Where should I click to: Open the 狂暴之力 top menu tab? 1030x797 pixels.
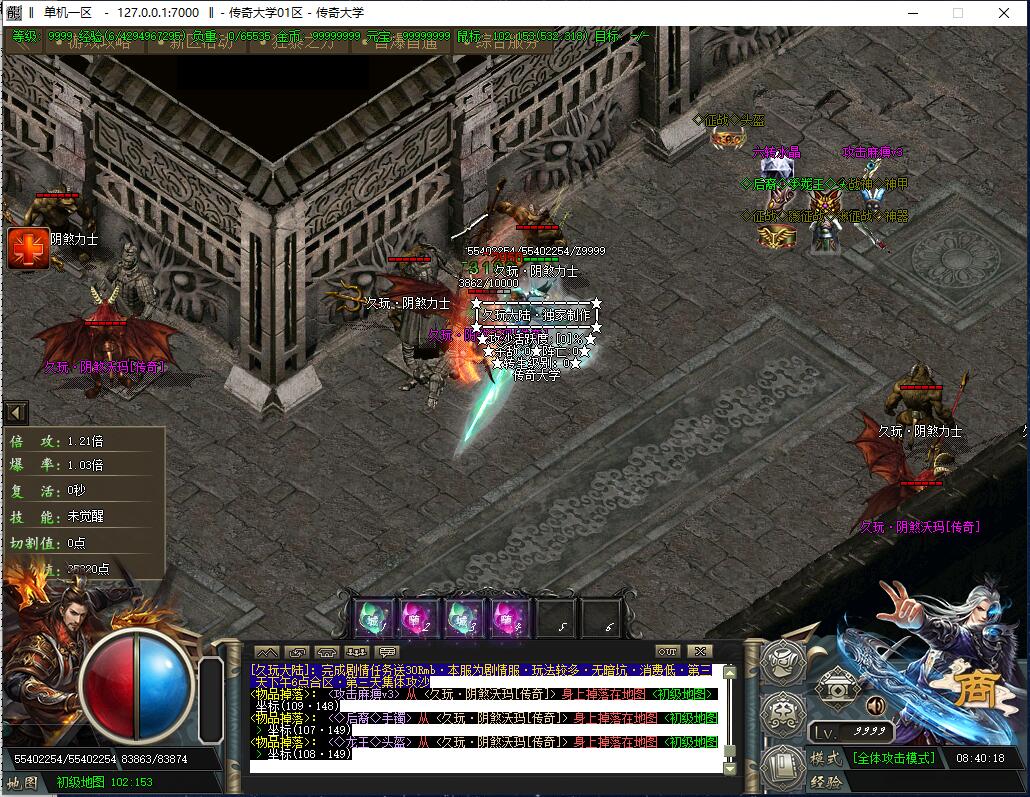point(306,42)
